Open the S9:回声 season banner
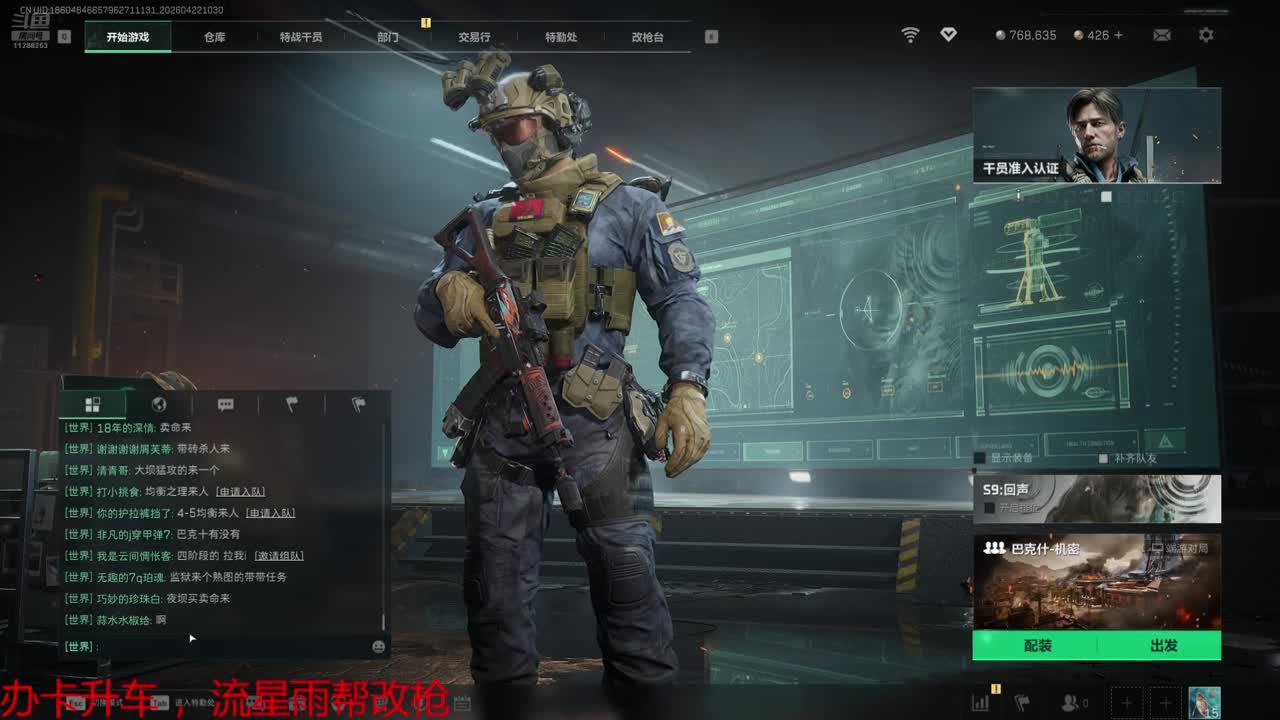This screenshot has width=1280, height=720. click(x=1096, y=498)
